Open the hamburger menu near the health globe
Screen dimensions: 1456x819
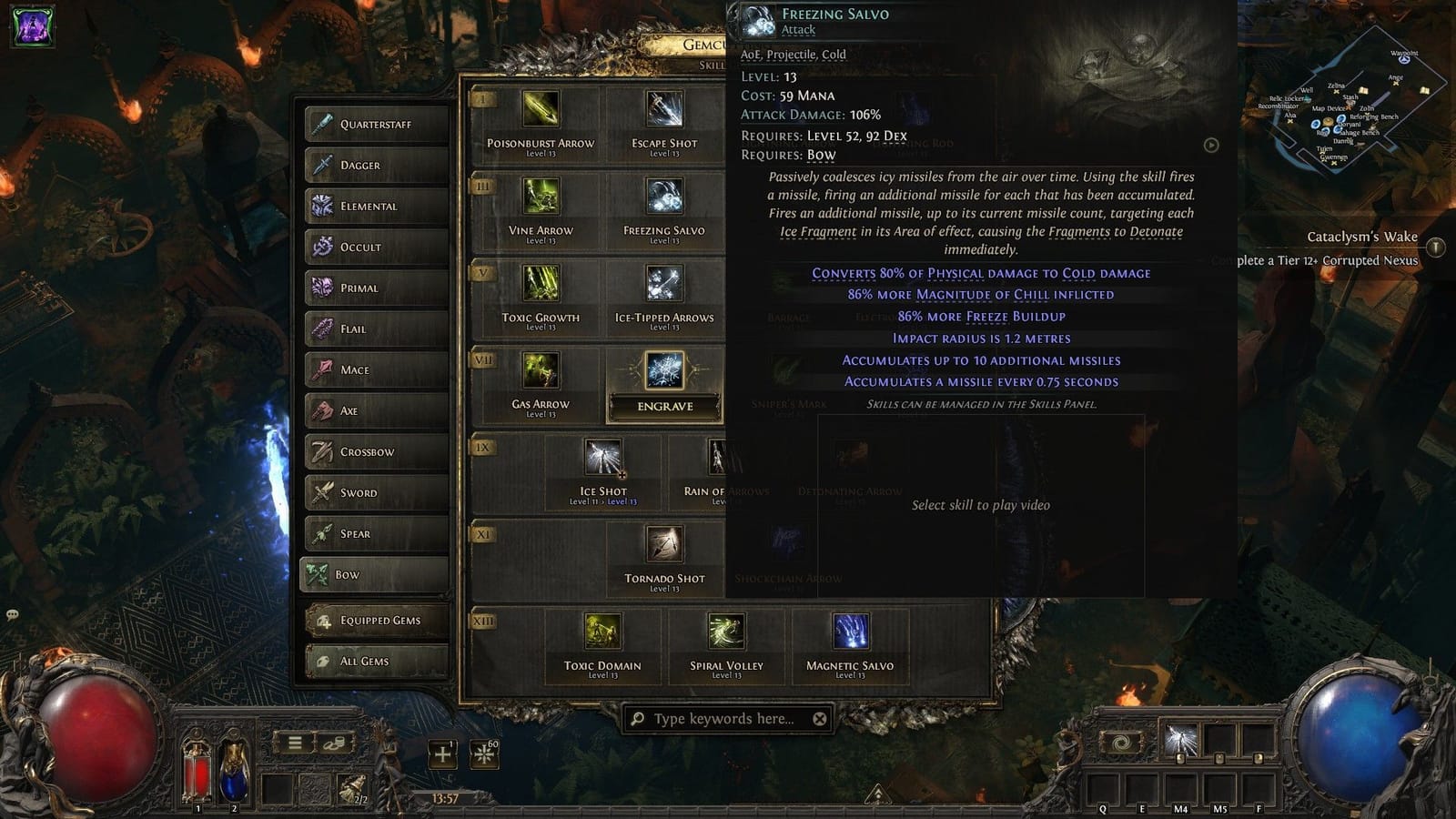[296, 743]
